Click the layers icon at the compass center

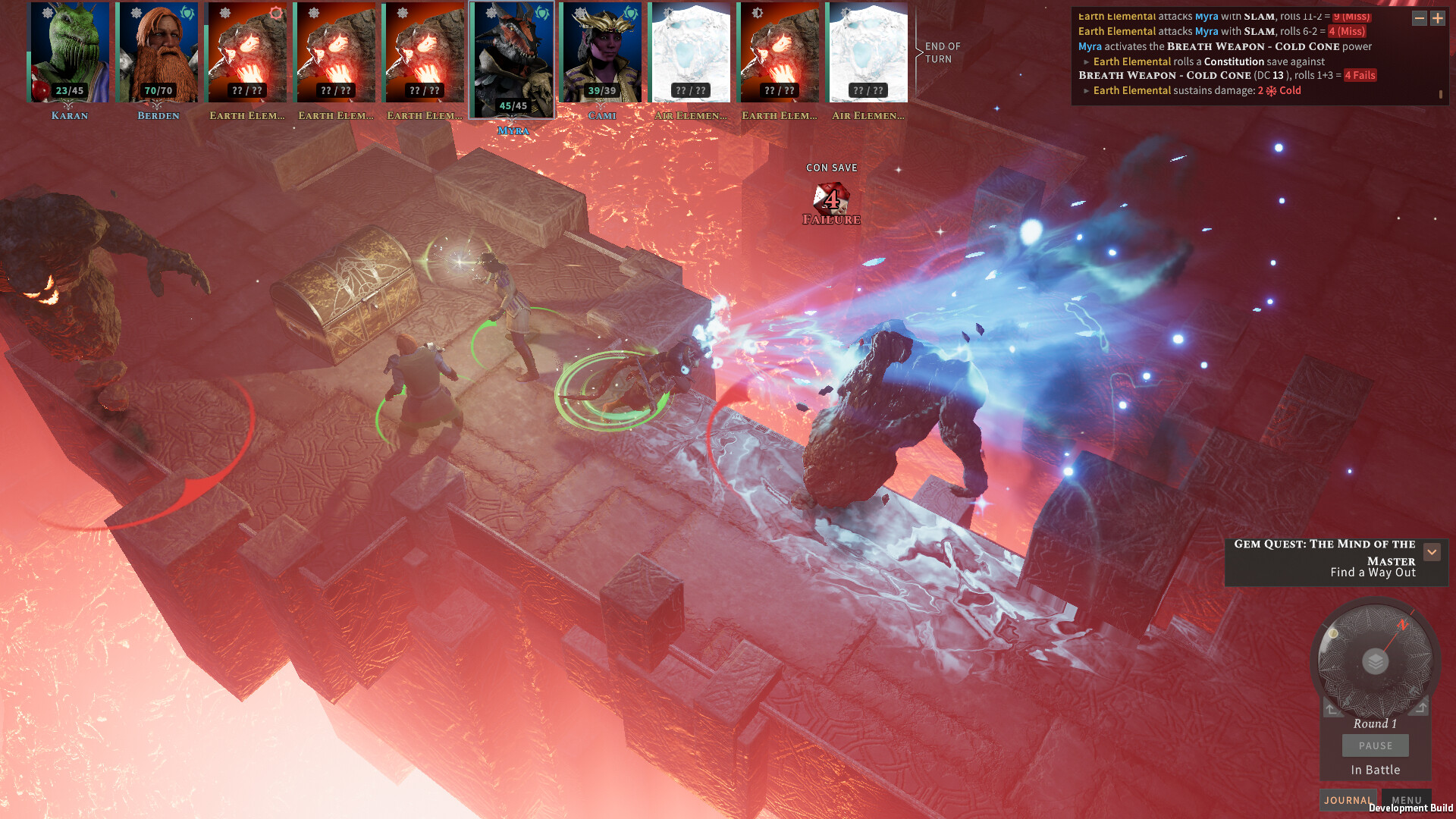point(1375,661)
